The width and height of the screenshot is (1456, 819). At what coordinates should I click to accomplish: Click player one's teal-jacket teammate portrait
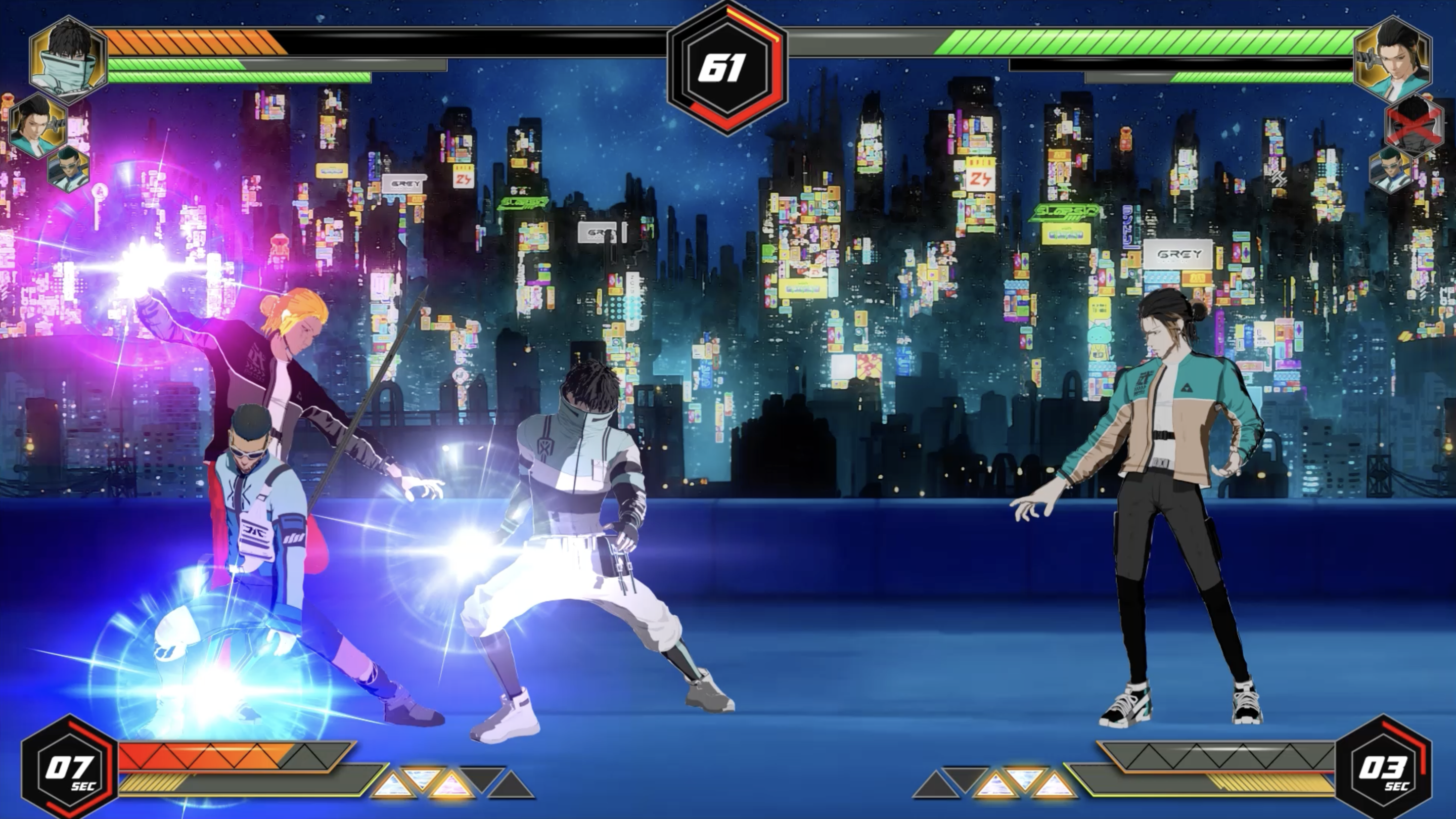tap(37, 125)
